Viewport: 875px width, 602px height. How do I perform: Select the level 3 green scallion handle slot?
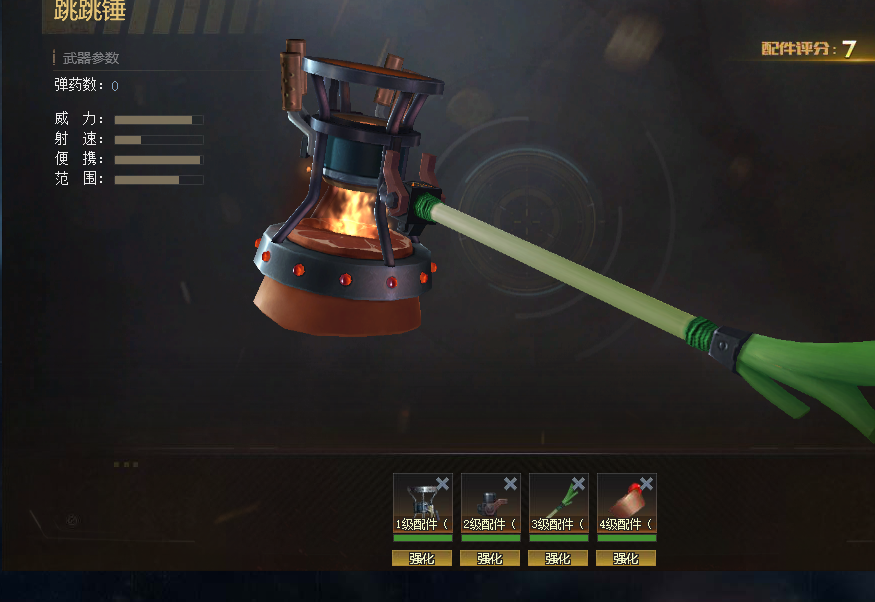tap(557, 500)
